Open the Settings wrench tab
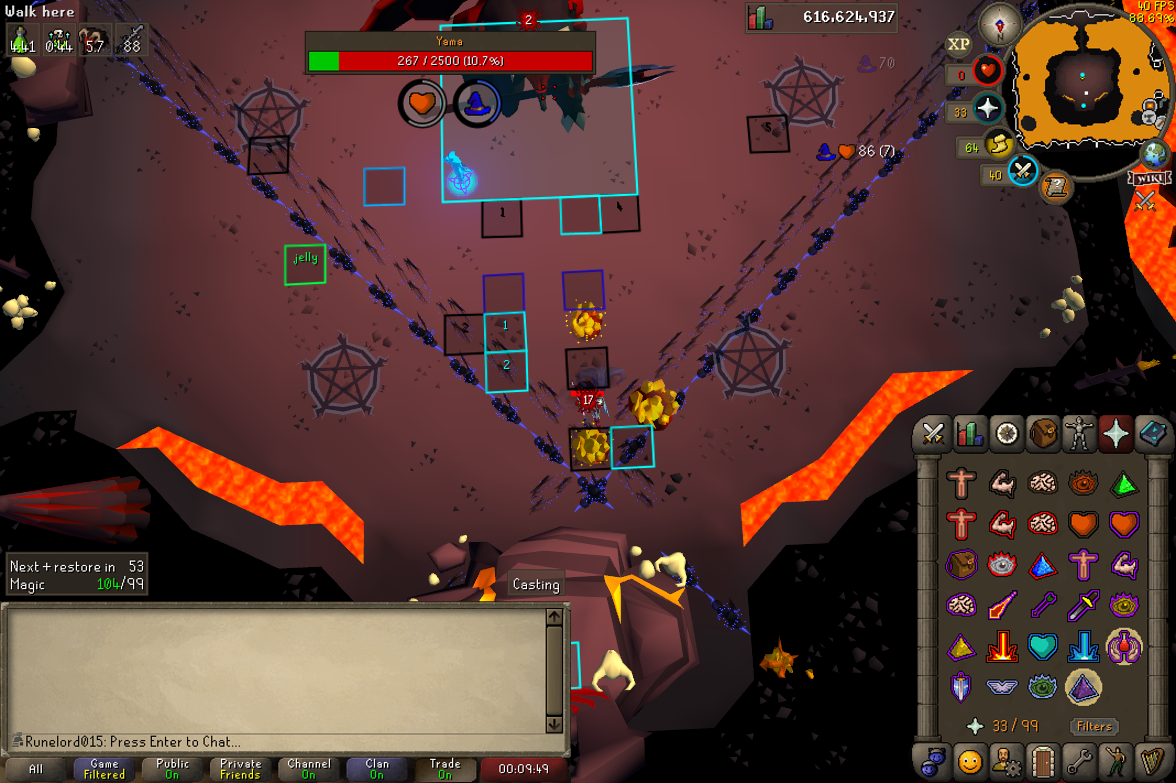This screenshot has width=1176, height=783. click(x=1079, y=761)
